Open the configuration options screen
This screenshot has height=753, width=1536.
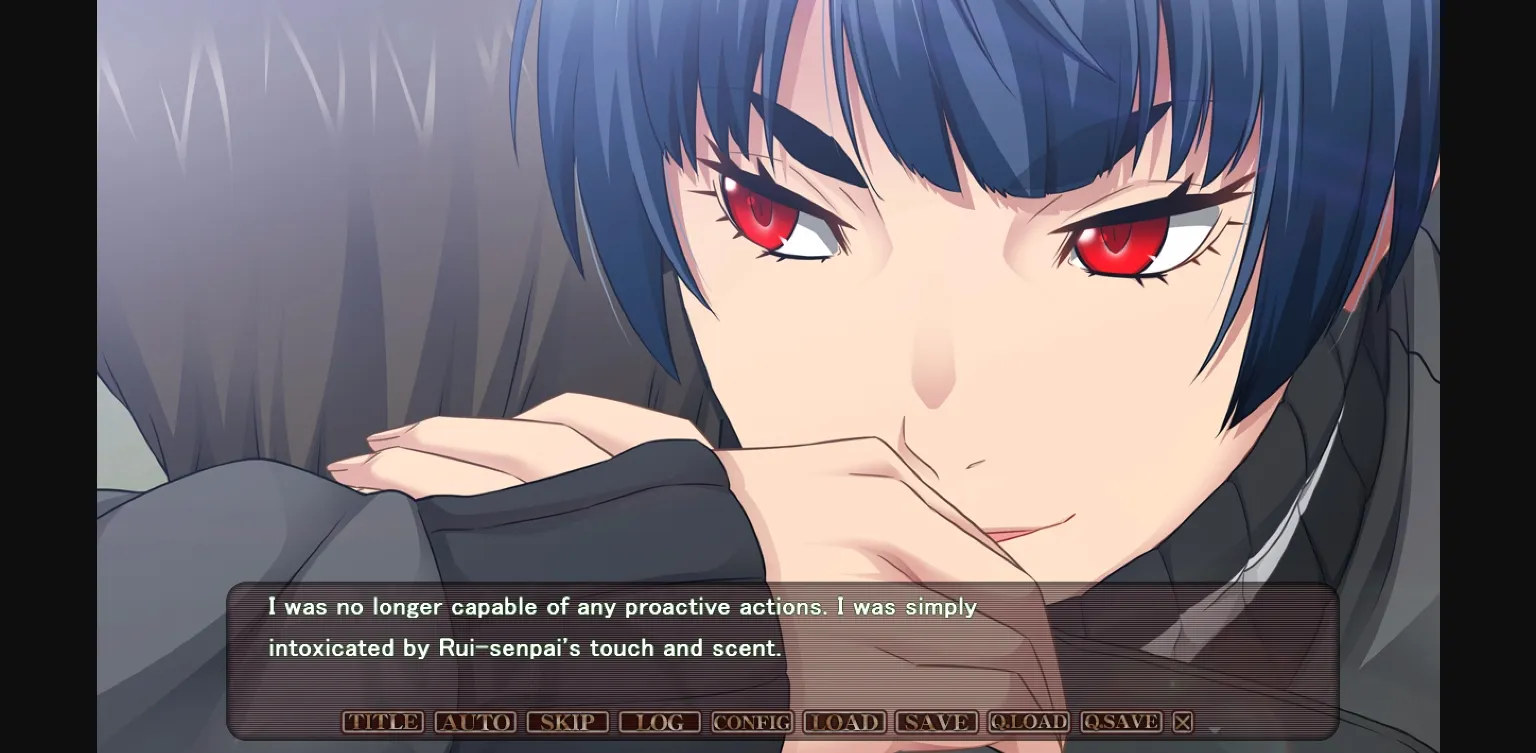click(x=751, y=721)
